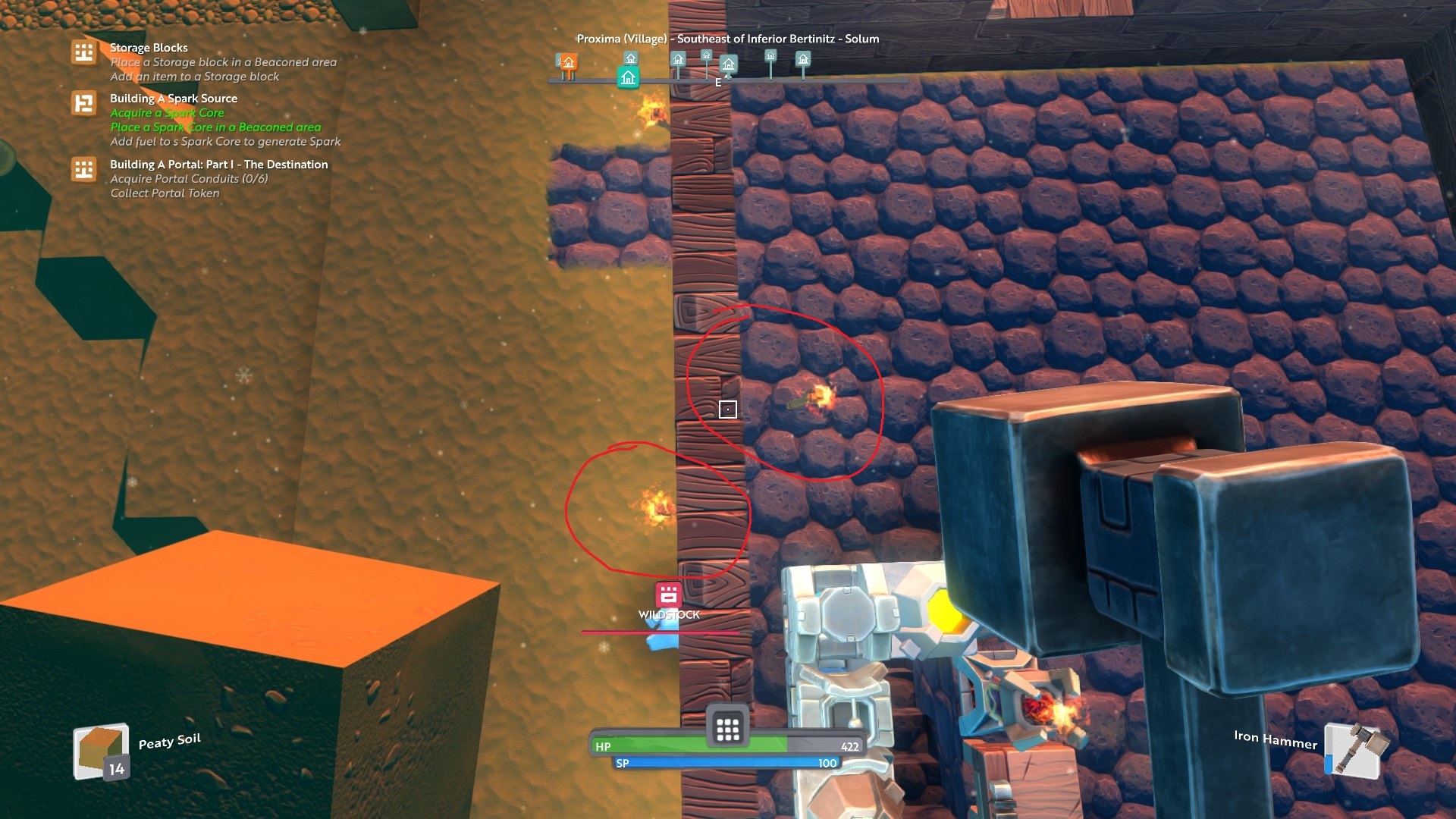
Task: Select the Iron Hammer tool slot
Action: (1354, 751)
